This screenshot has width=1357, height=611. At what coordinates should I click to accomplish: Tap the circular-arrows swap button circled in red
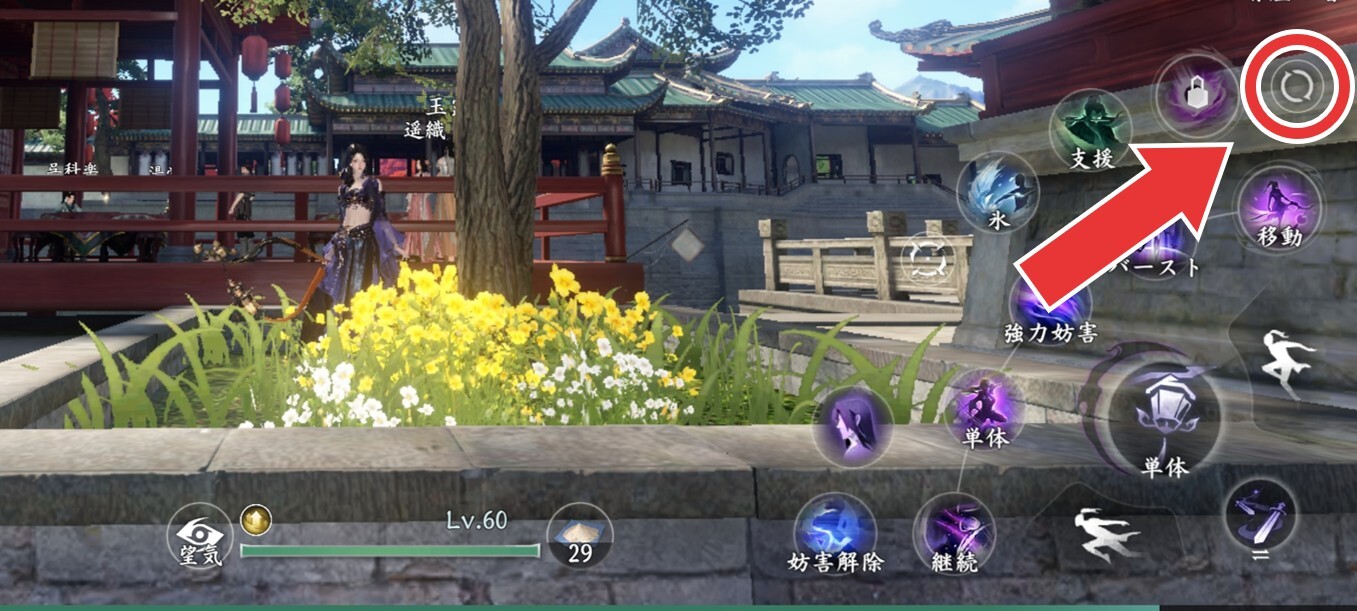click(1296, 88)
